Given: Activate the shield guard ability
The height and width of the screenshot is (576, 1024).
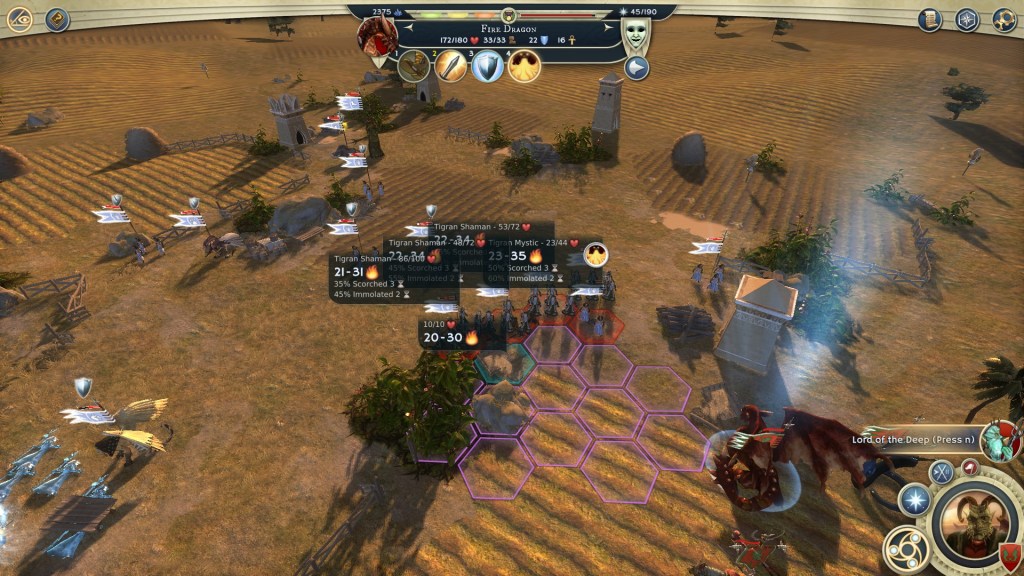Looking at the screenshot, I should click(488, 66).
